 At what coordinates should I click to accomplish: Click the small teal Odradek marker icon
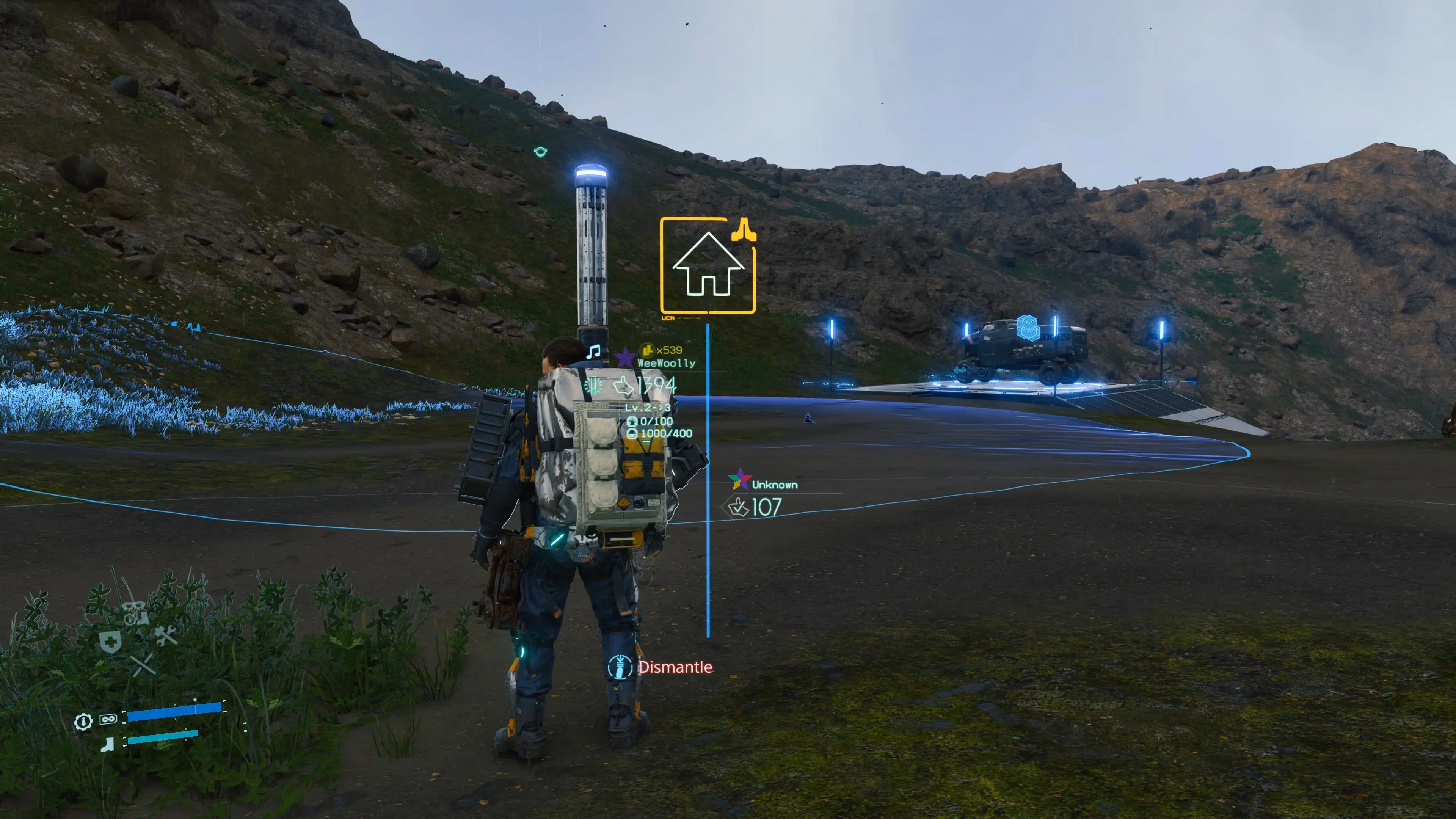click(540, 152)
